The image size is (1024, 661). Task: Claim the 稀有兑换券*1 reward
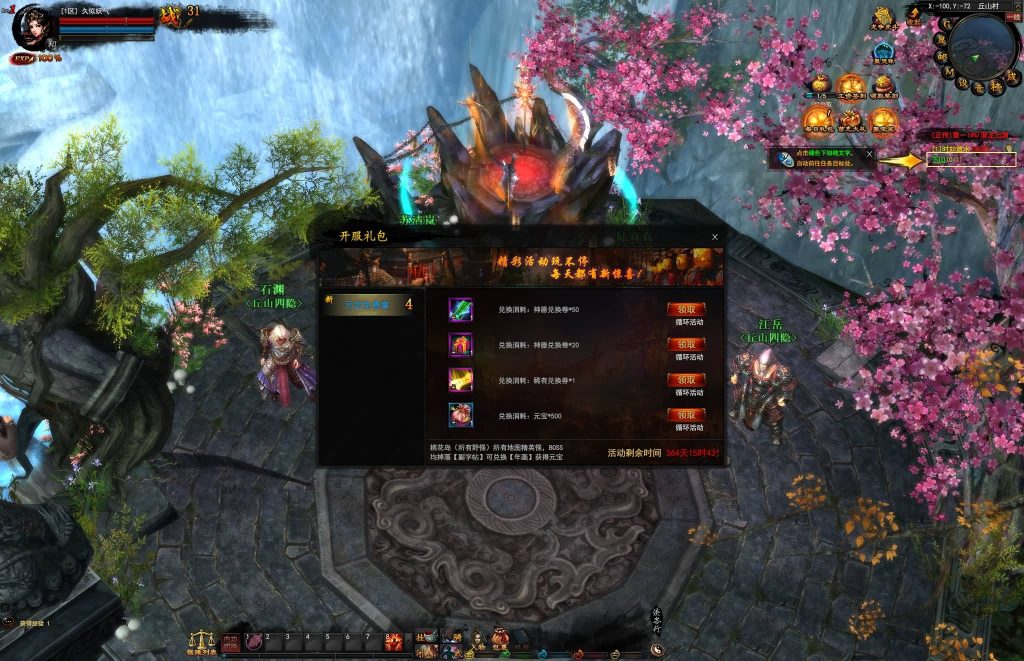tap(686, 380)
